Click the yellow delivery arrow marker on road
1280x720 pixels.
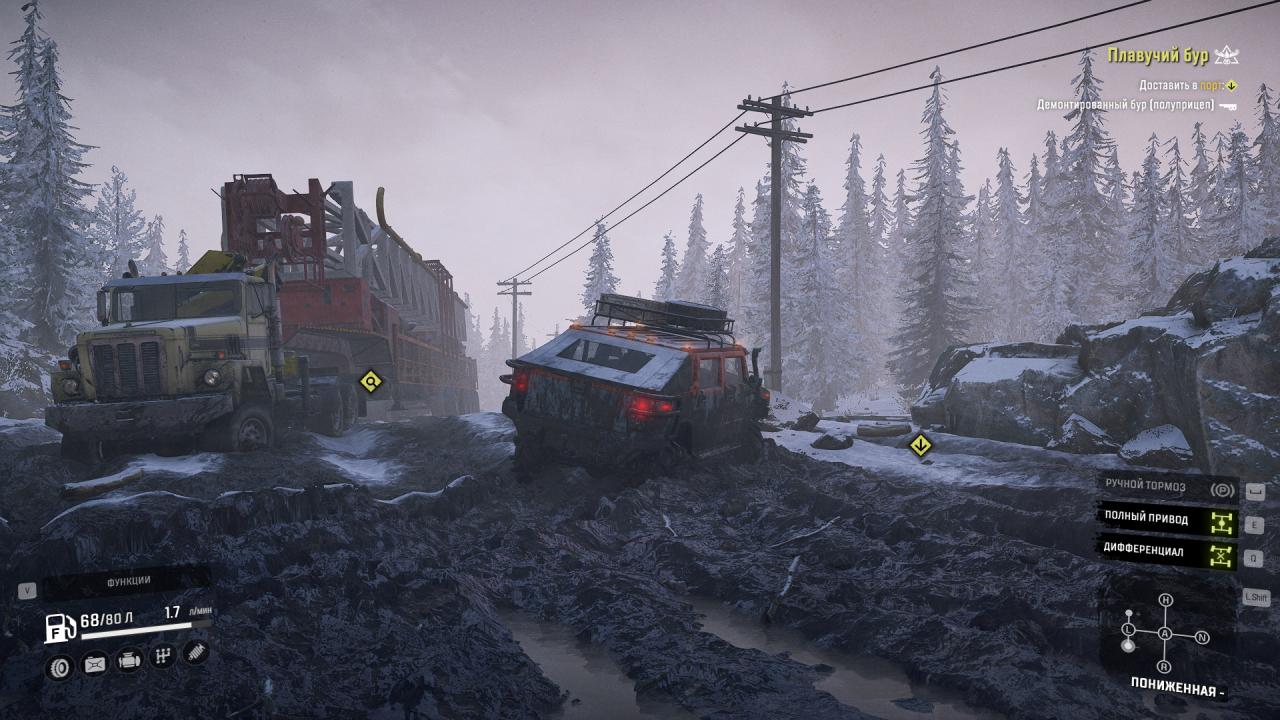click(x=920, y=446)
